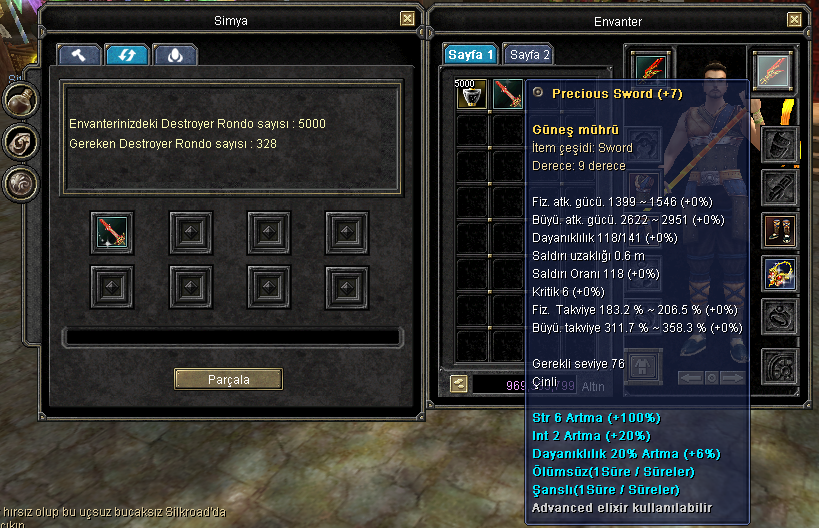Select the equipped boots slot
This screenshot has height=528, width=819.
(x=778, y=229)
